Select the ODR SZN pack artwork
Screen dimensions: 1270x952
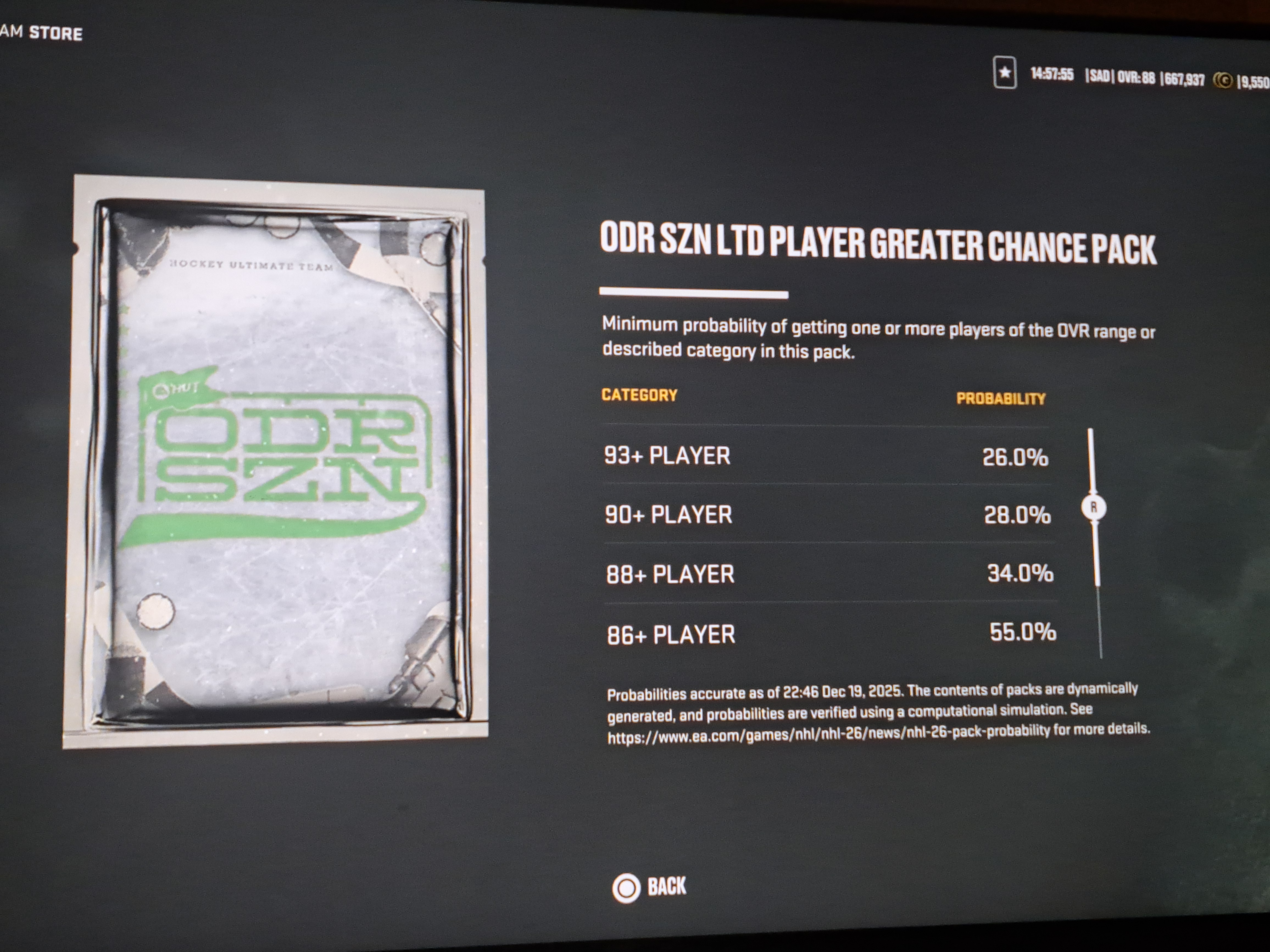tap(275, 462)
